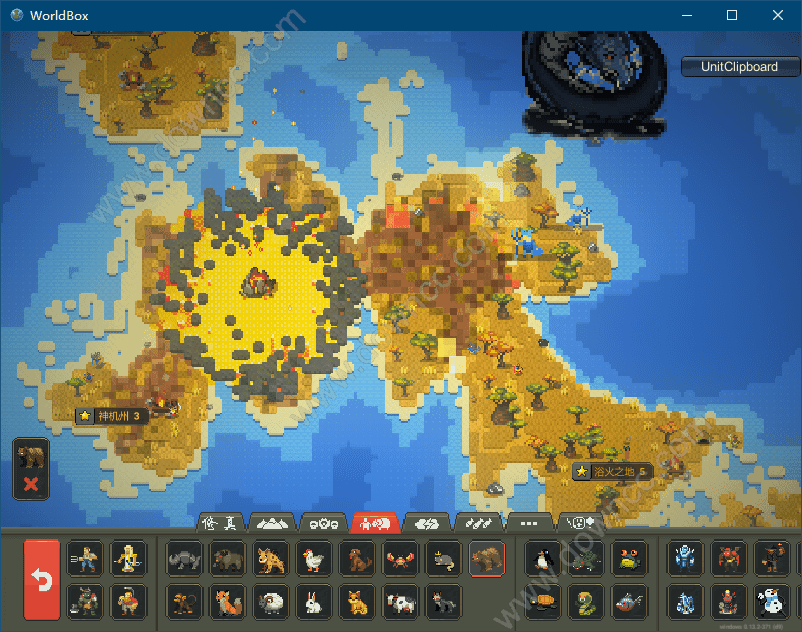Select the chicken spawn icon

click(x=315, y=559)
